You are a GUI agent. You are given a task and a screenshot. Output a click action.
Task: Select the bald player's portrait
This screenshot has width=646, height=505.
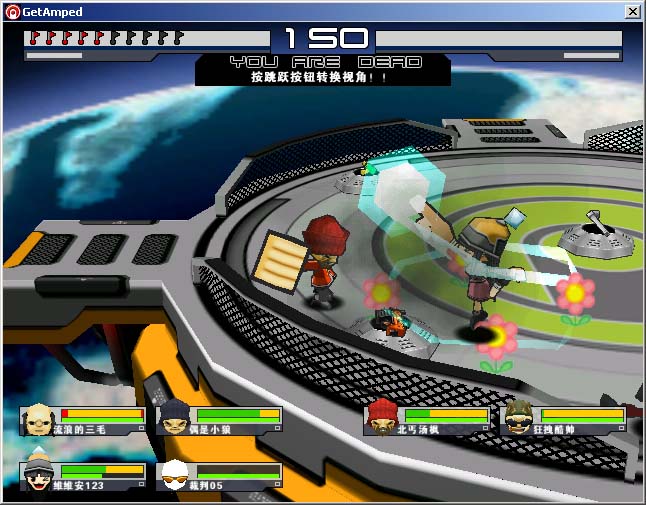tap(37, 419)
